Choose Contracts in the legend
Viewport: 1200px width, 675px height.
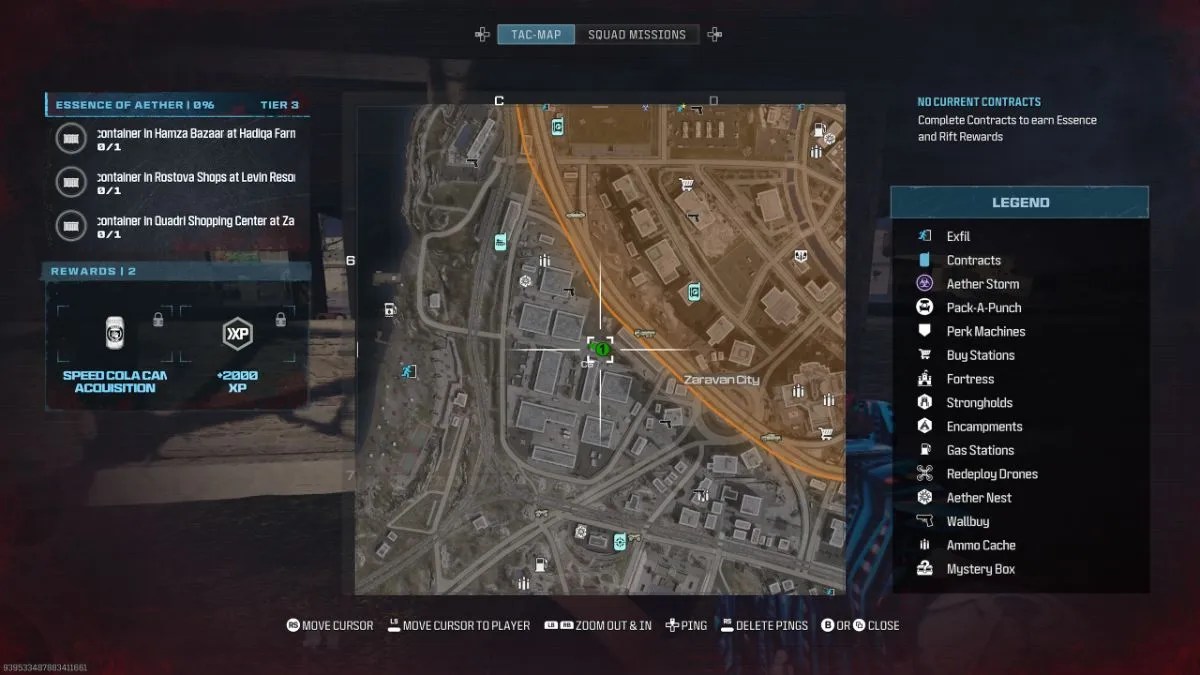tap(973, 260)
